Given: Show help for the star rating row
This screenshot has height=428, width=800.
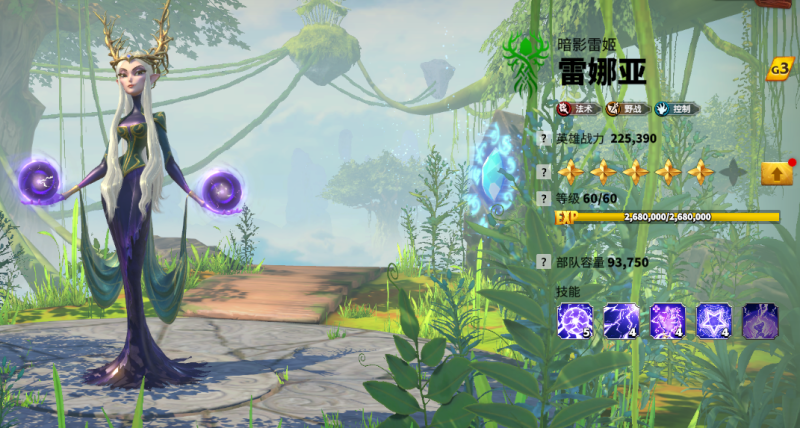Looking at the screenshot, I should coord(543,172).
